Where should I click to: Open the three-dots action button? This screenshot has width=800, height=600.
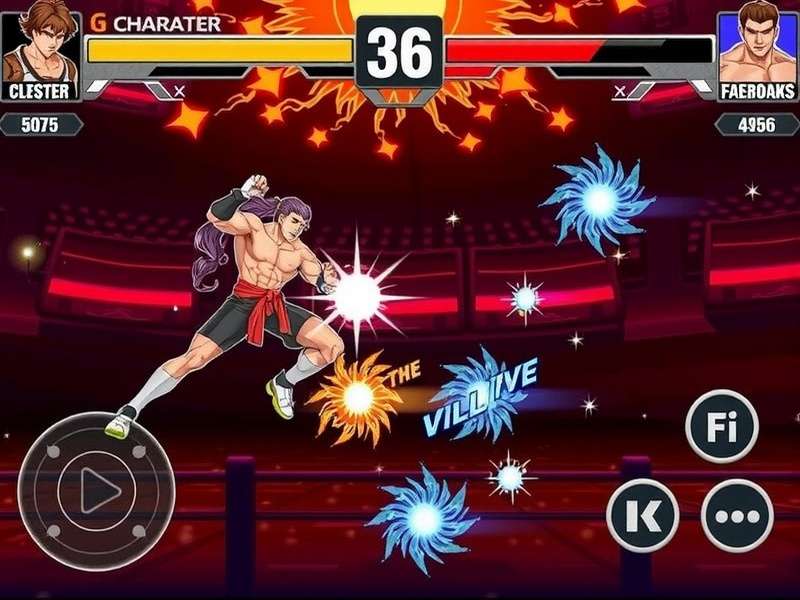[x=737, y=516]
